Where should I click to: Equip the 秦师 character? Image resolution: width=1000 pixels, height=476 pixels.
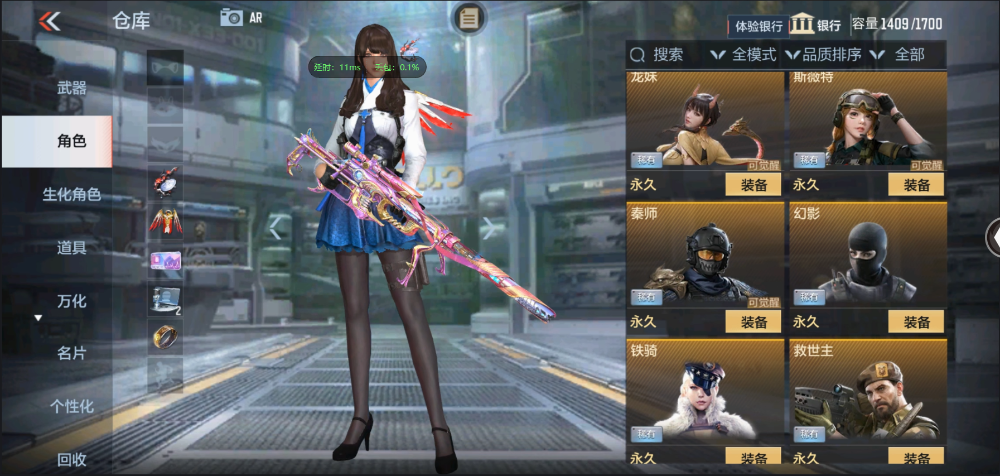753,321
